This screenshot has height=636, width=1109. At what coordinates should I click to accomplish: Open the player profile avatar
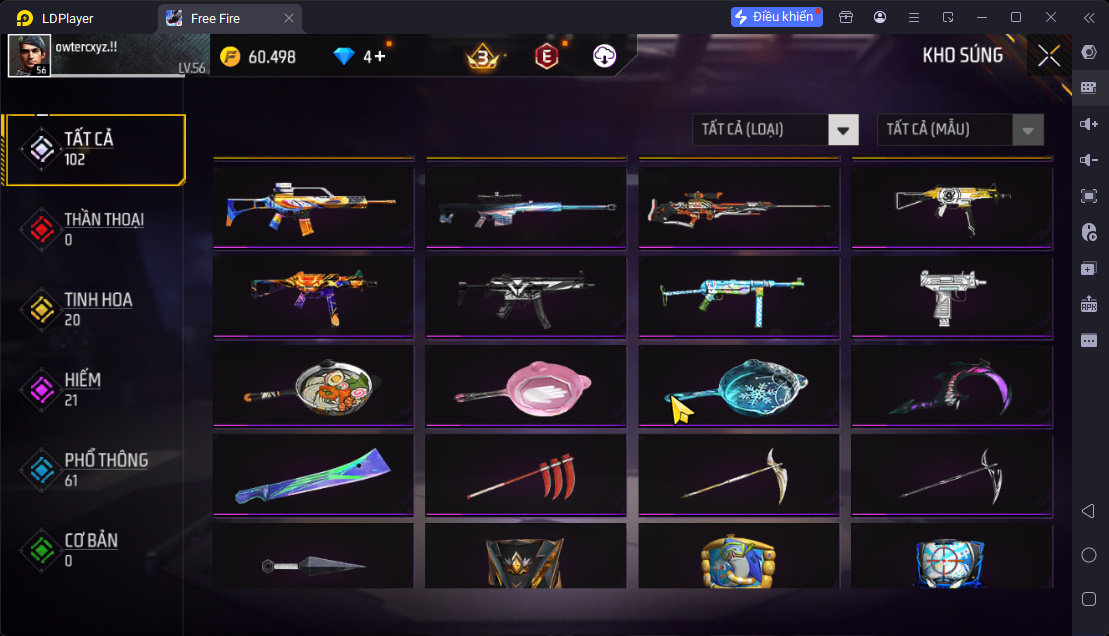pos(29,56)
